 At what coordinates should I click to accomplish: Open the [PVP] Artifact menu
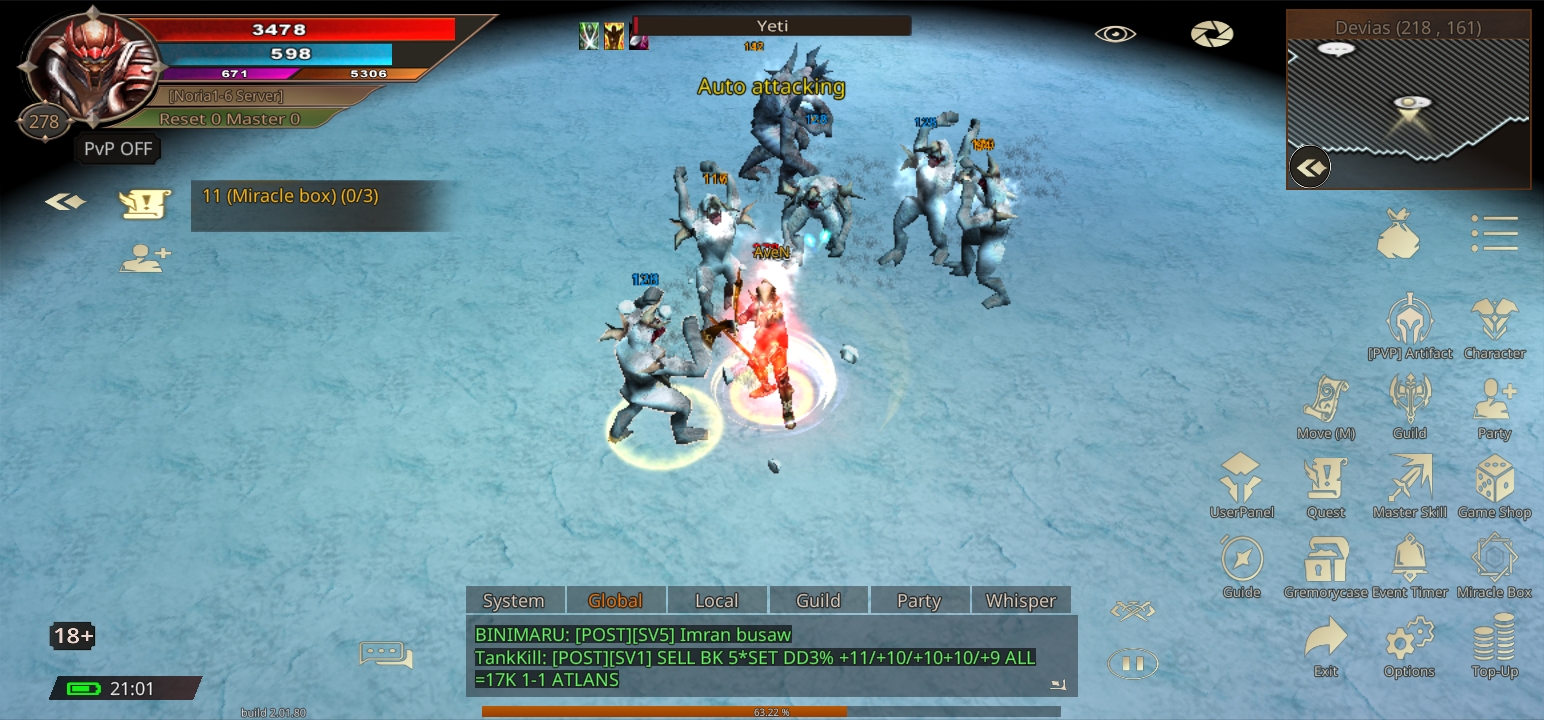(1410, 324)
